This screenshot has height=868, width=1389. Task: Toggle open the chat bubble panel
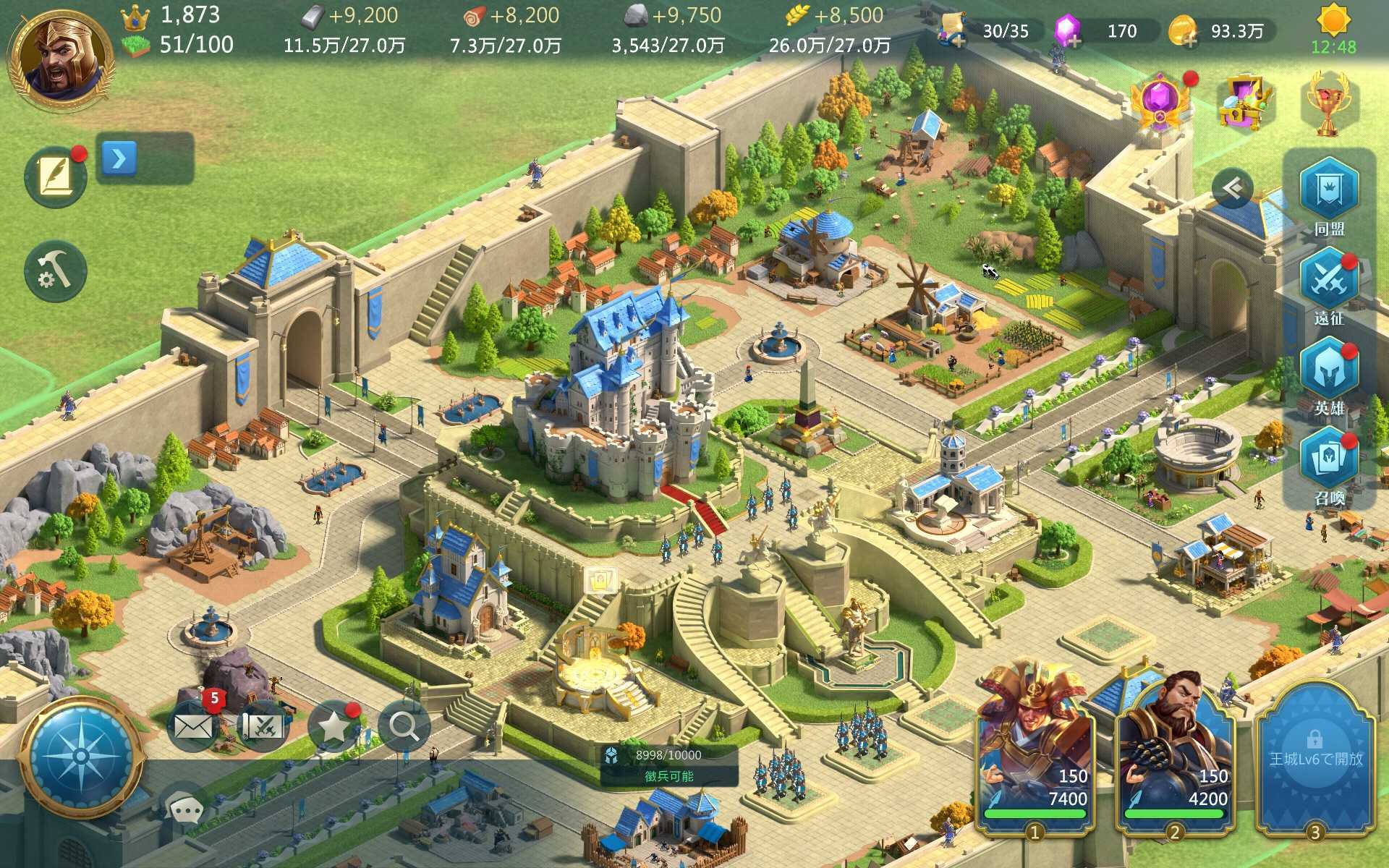click(185, 809)
